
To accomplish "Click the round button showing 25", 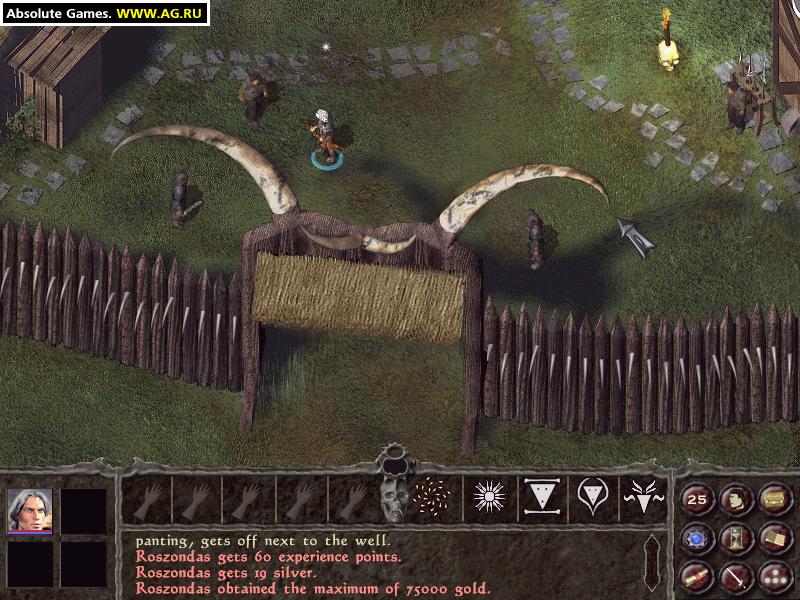I will click(696, 499).
